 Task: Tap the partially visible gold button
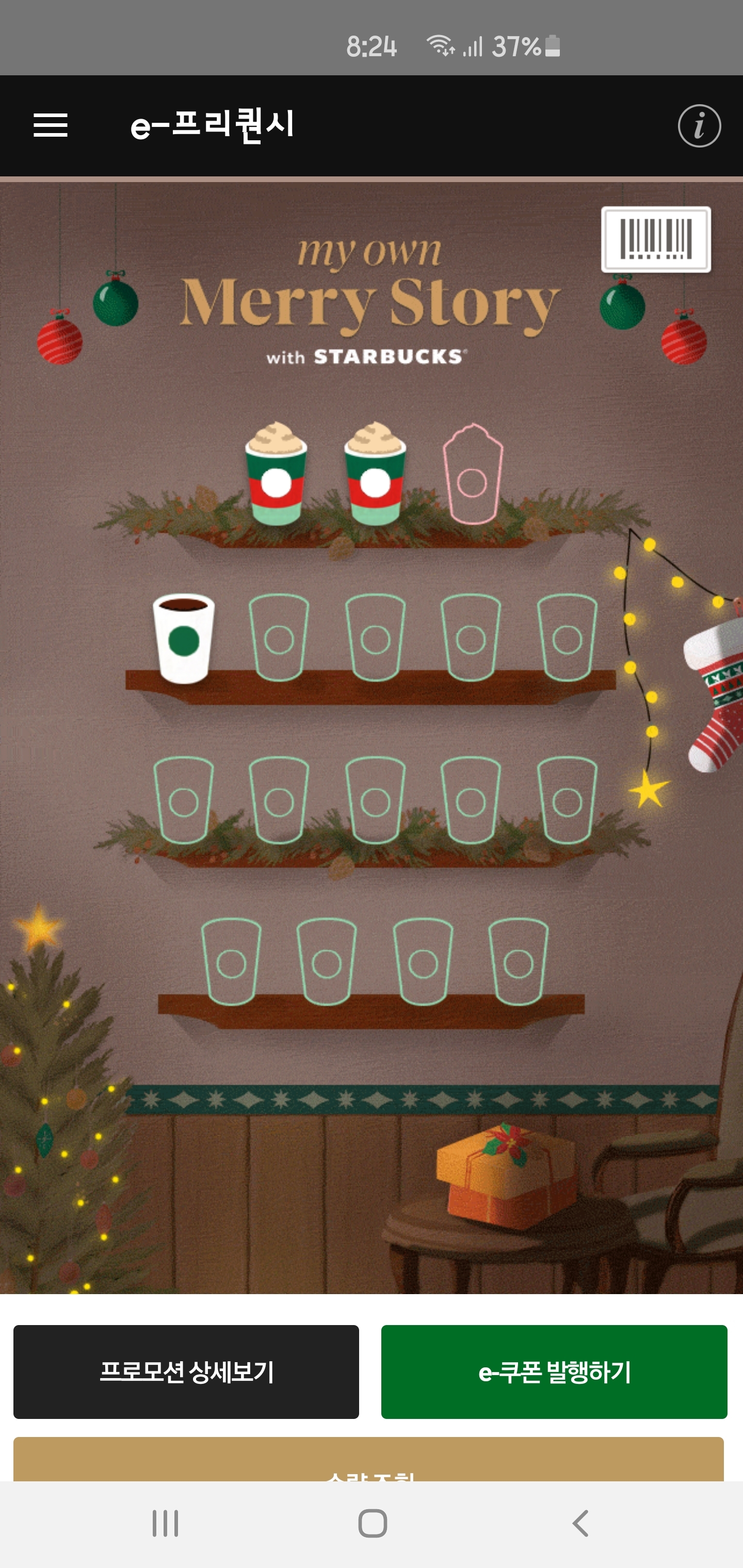coord(368,1460)
